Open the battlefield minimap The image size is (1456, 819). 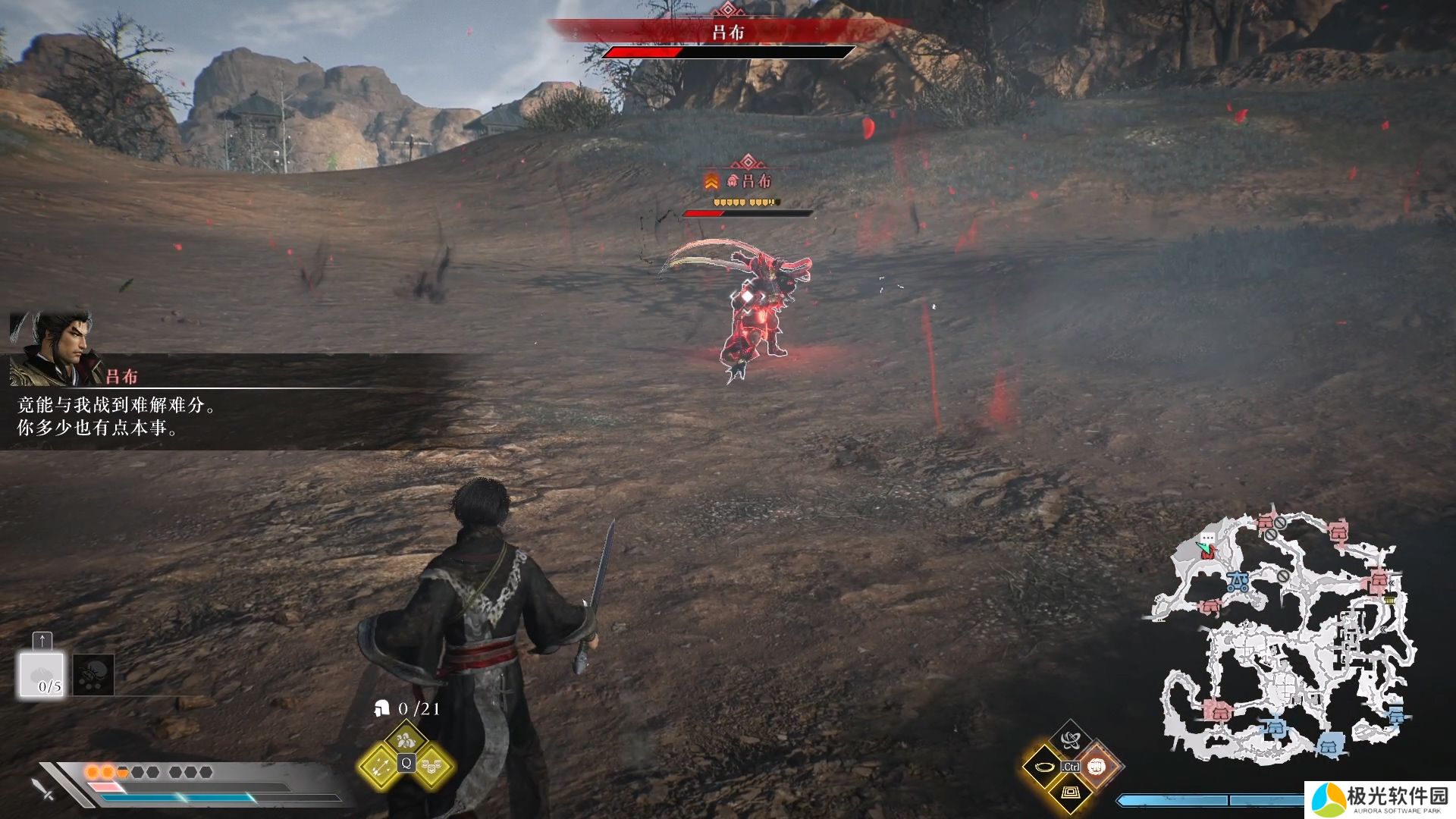click(x=1282, y=637)
